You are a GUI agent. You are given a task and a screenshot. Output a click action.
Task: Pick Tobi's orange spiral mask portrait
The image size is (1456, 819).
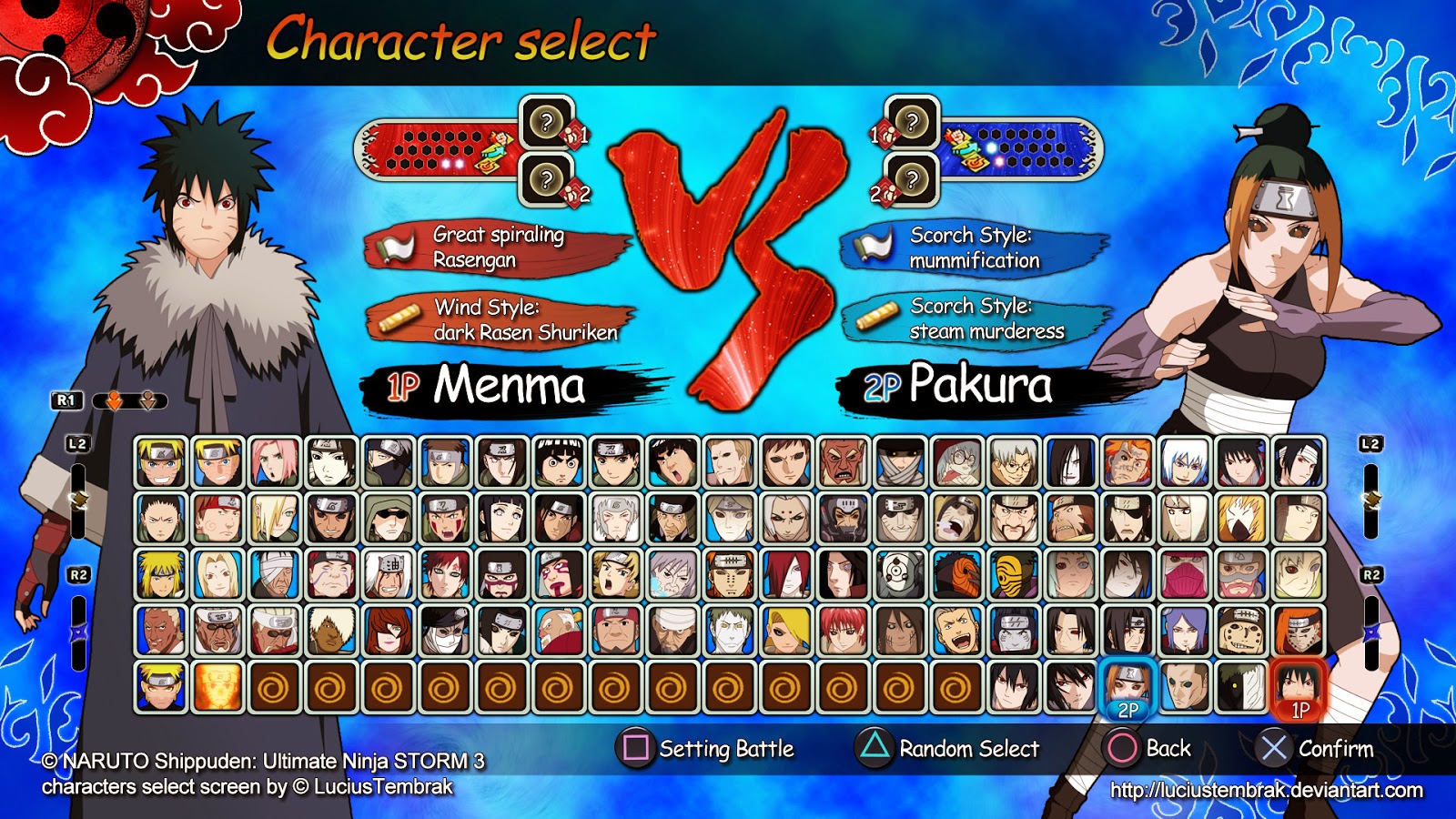click(x=957, y=574)
